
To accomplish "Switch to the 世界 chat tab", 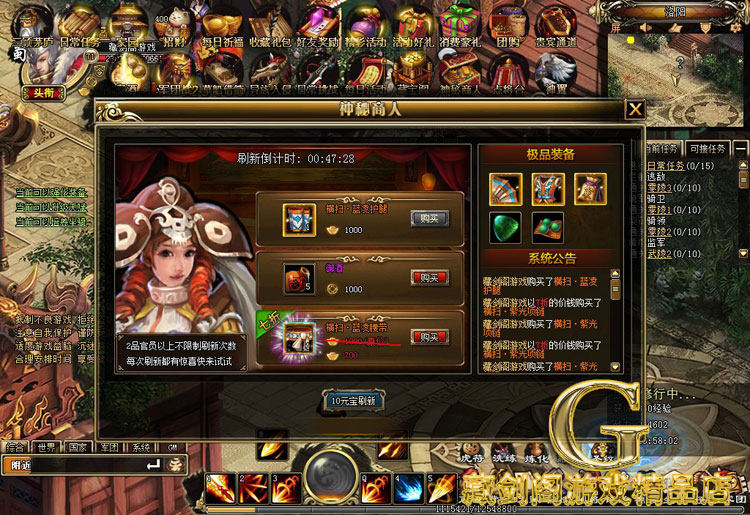I will coord(46,447).
